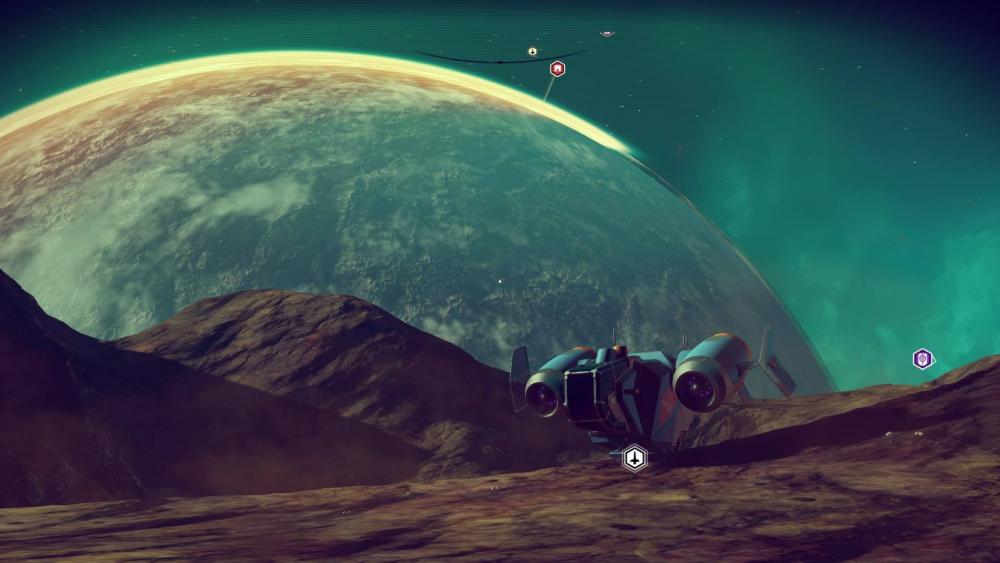Image resolution: width=1000 pixels, height=563 pixels.
Task: Select the small round starship compass icon
Action: [x=533, y=51]
